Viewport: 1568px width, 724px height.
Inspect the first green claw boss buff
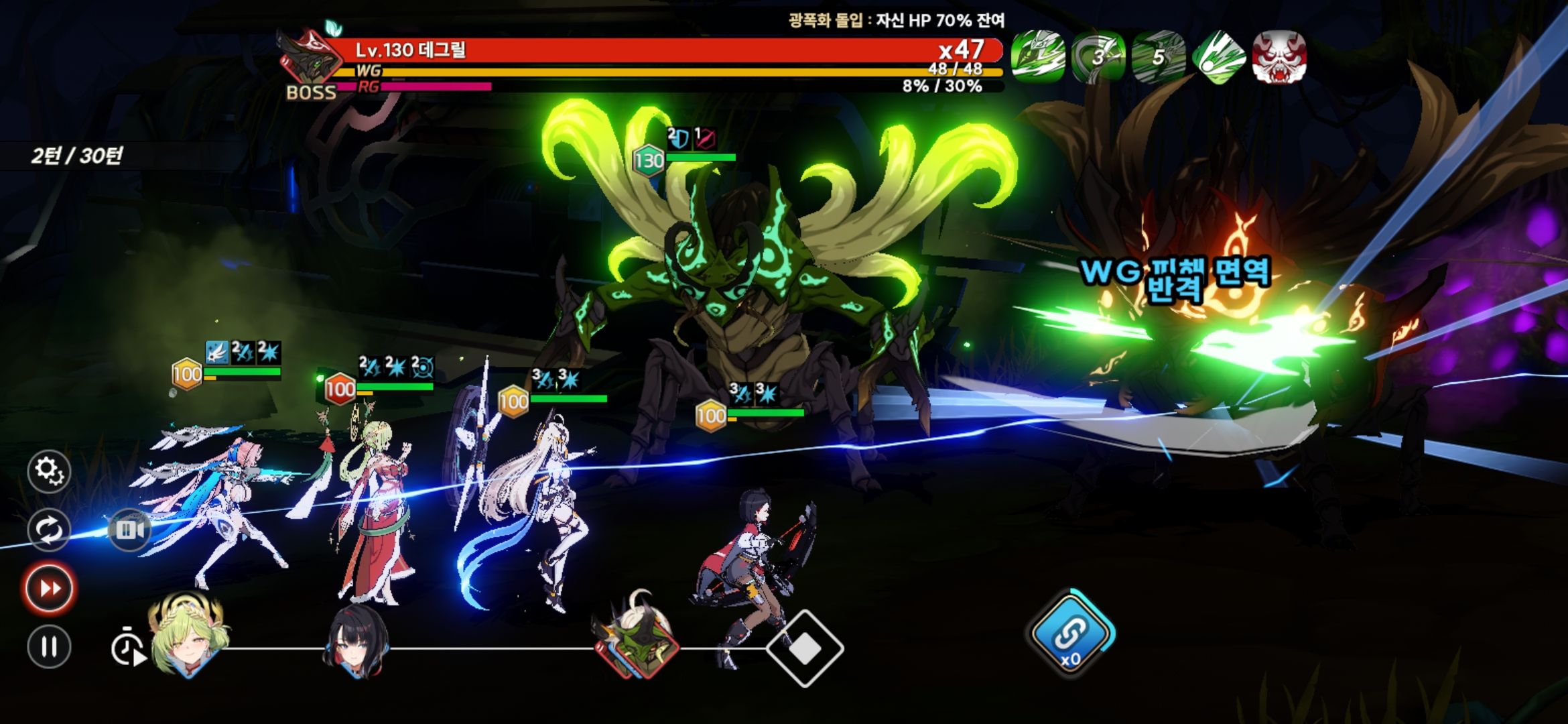coord(1038,57)
